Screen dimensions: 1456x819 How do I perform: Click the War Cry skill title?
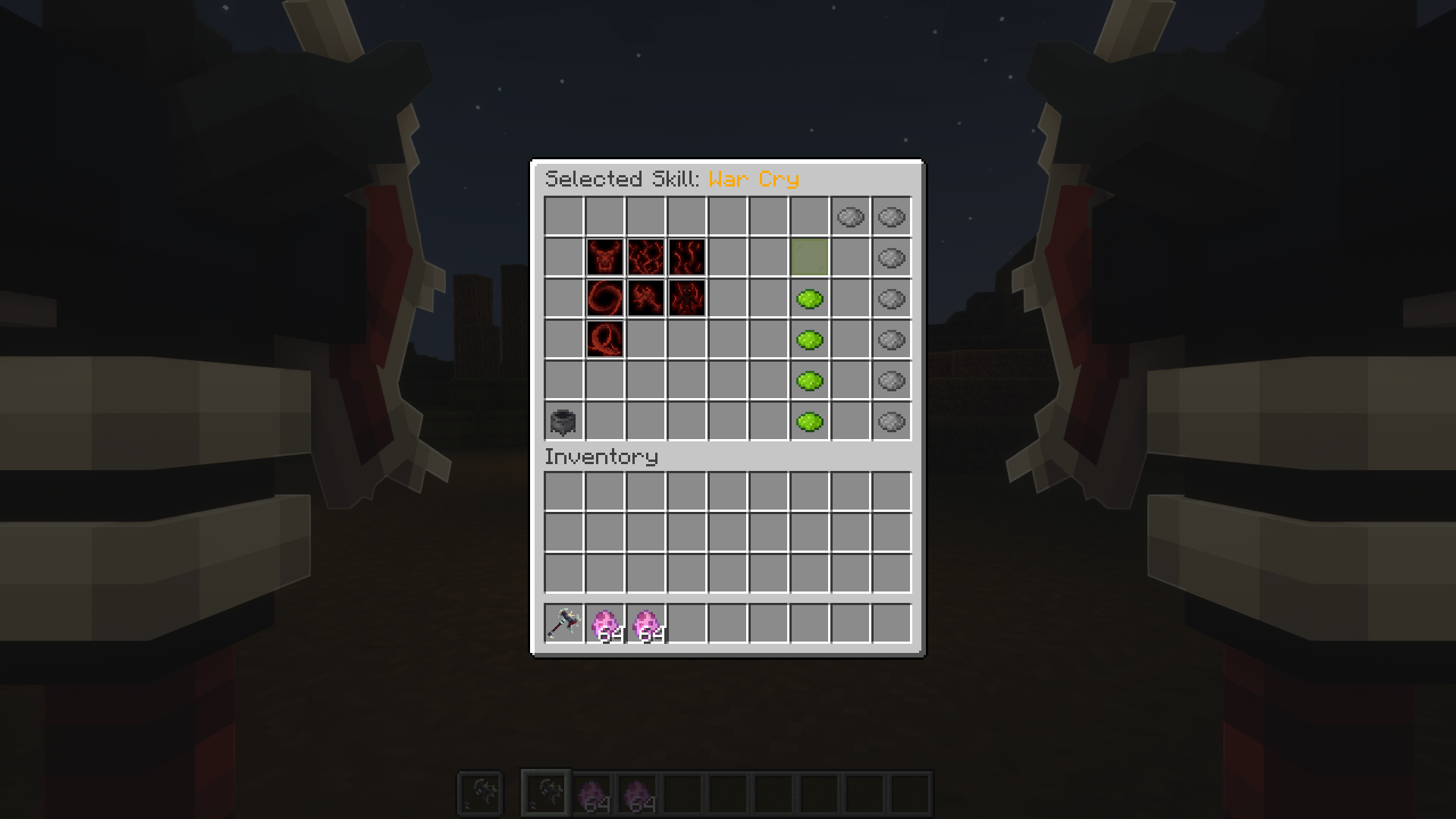[x=753, y=179]
